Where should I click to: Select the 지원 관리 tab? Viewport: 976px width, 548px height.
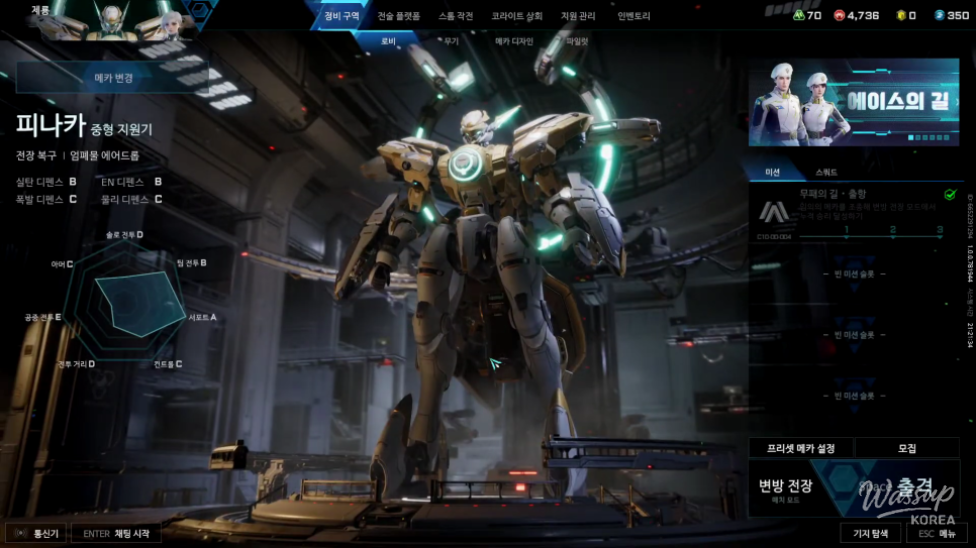[x=578, y=16]
